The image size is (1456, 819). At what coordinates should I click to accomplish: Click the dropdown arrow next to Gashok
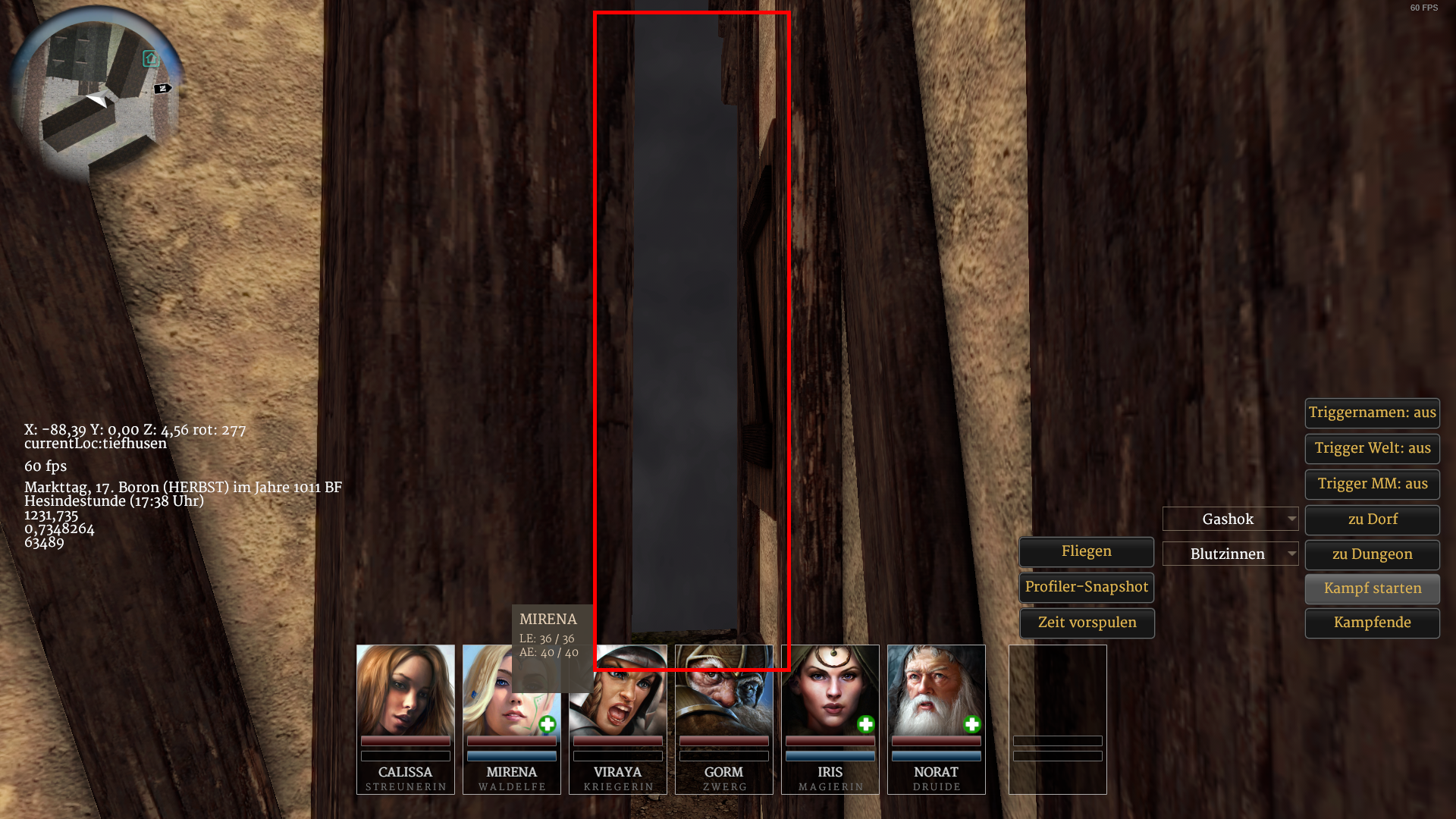coord(1293,519)
